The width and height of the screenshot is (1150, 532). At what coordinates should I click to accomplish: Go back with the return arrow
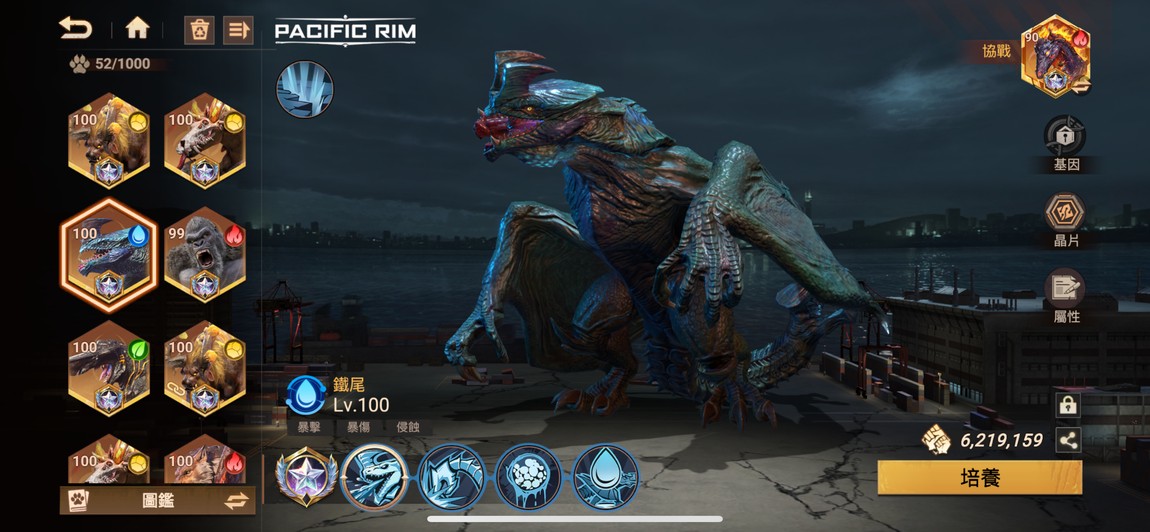pos(75,28)
